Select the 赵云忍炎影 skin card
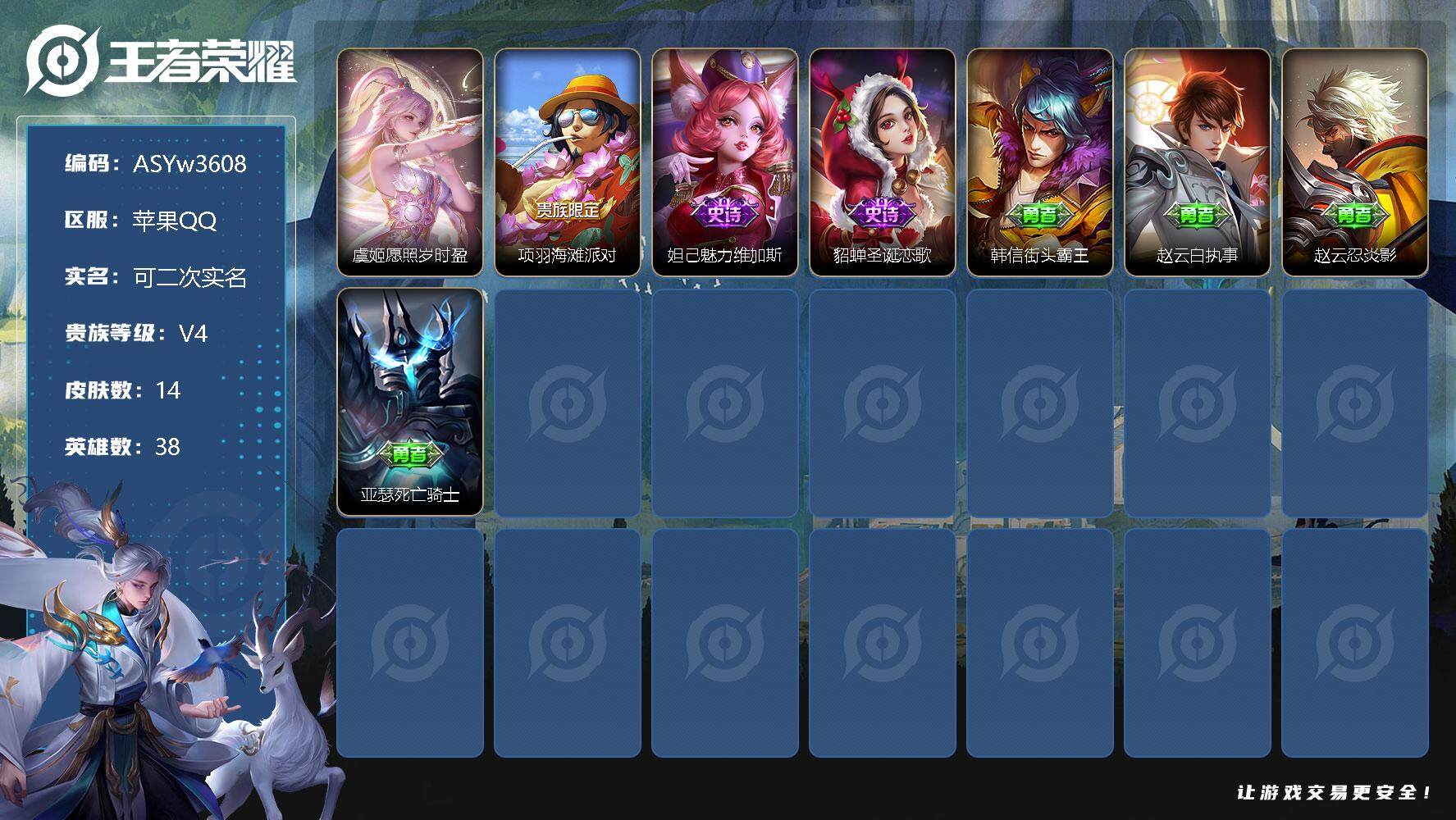The width and height of the screenshot is (1456, 820). (1355, 162)
